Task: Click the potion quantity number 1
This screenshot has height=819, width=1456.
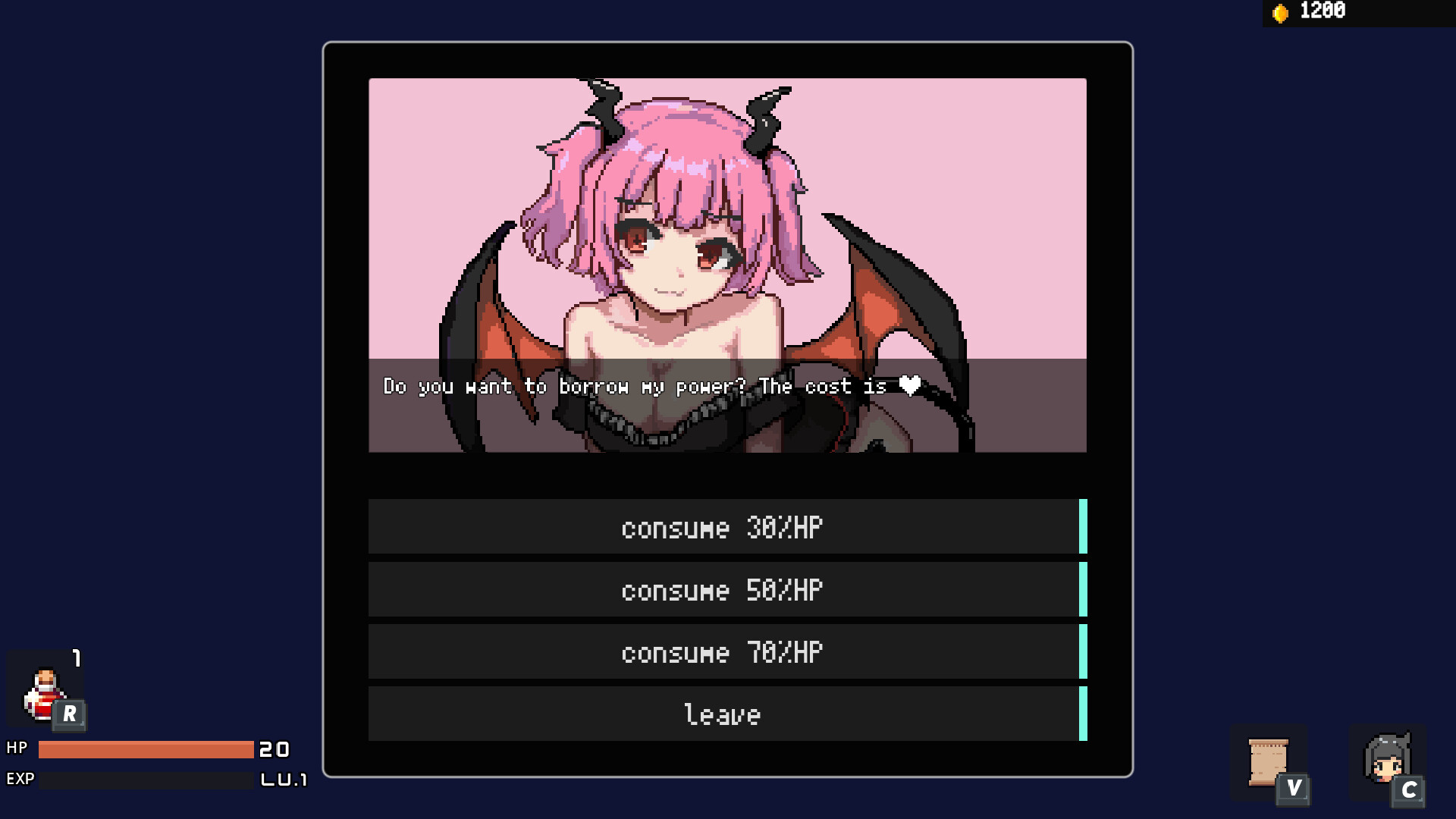Action: pyautogui.click(x=75, y=657)
